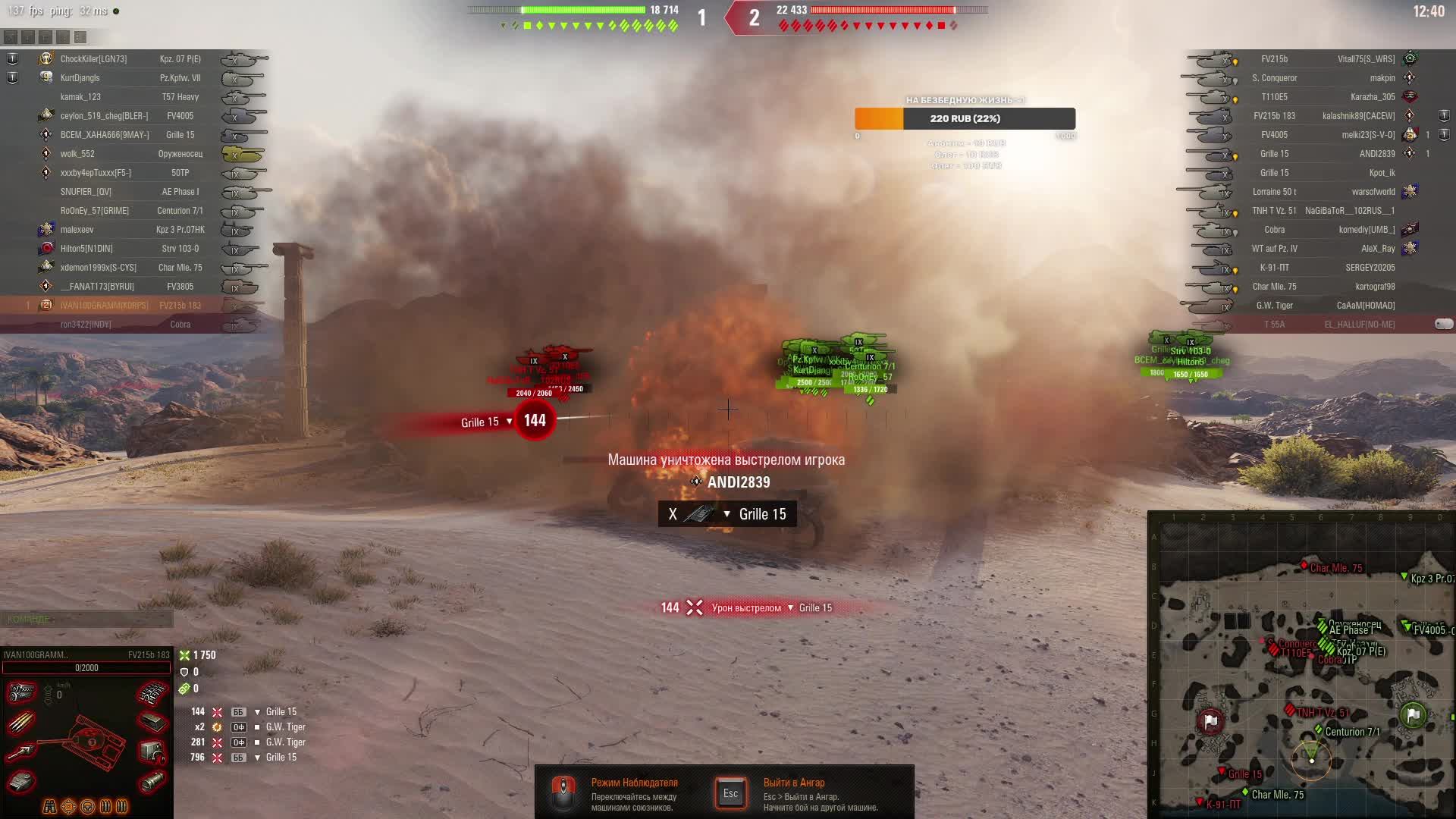Select ChockKiller in the allied team list

pos(93,59)
